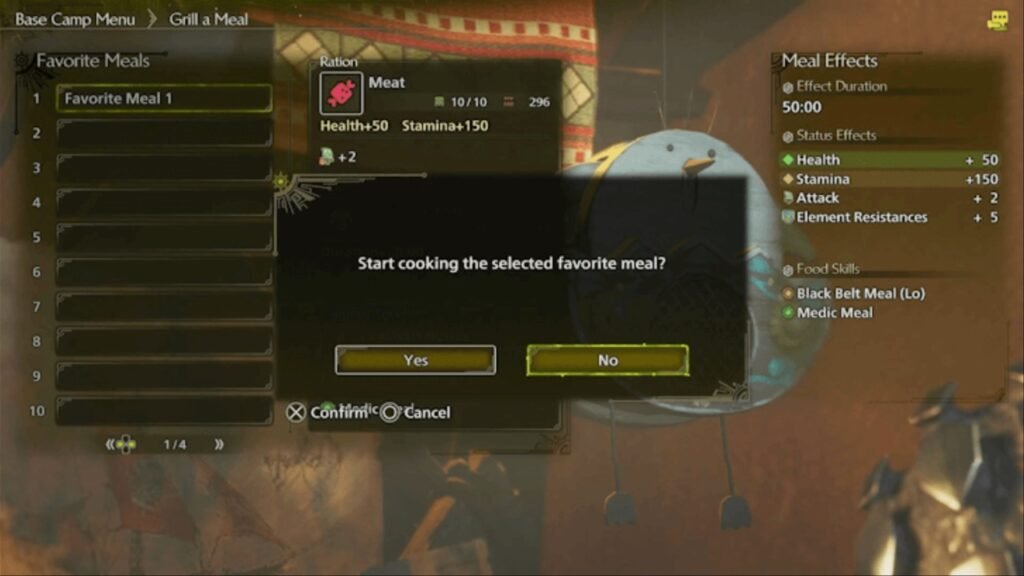
Task: Confirm cooking with the Yes button
Action: (415, 360)
